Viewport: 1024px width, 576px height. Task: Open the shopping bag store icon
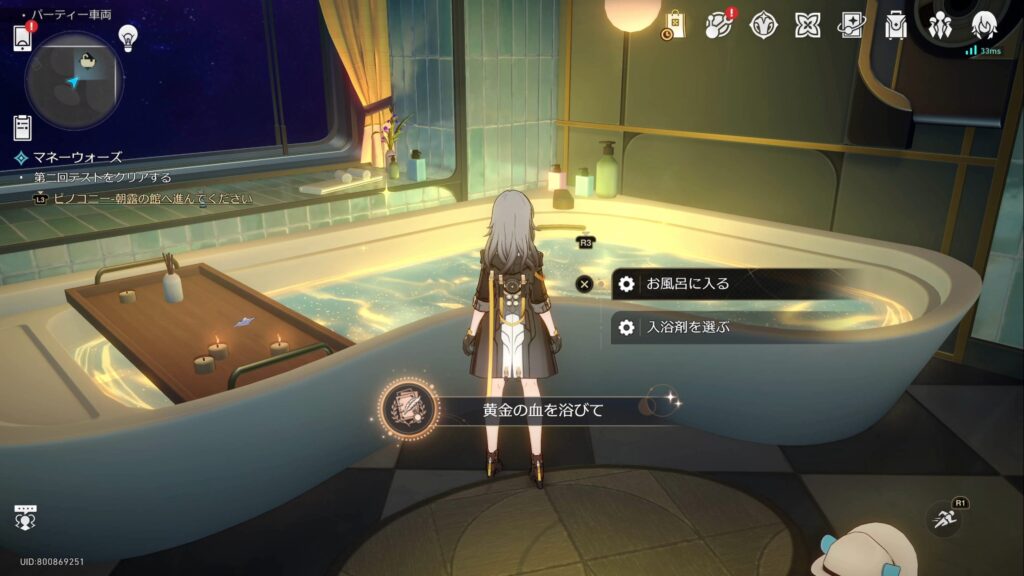pos(674,25)
